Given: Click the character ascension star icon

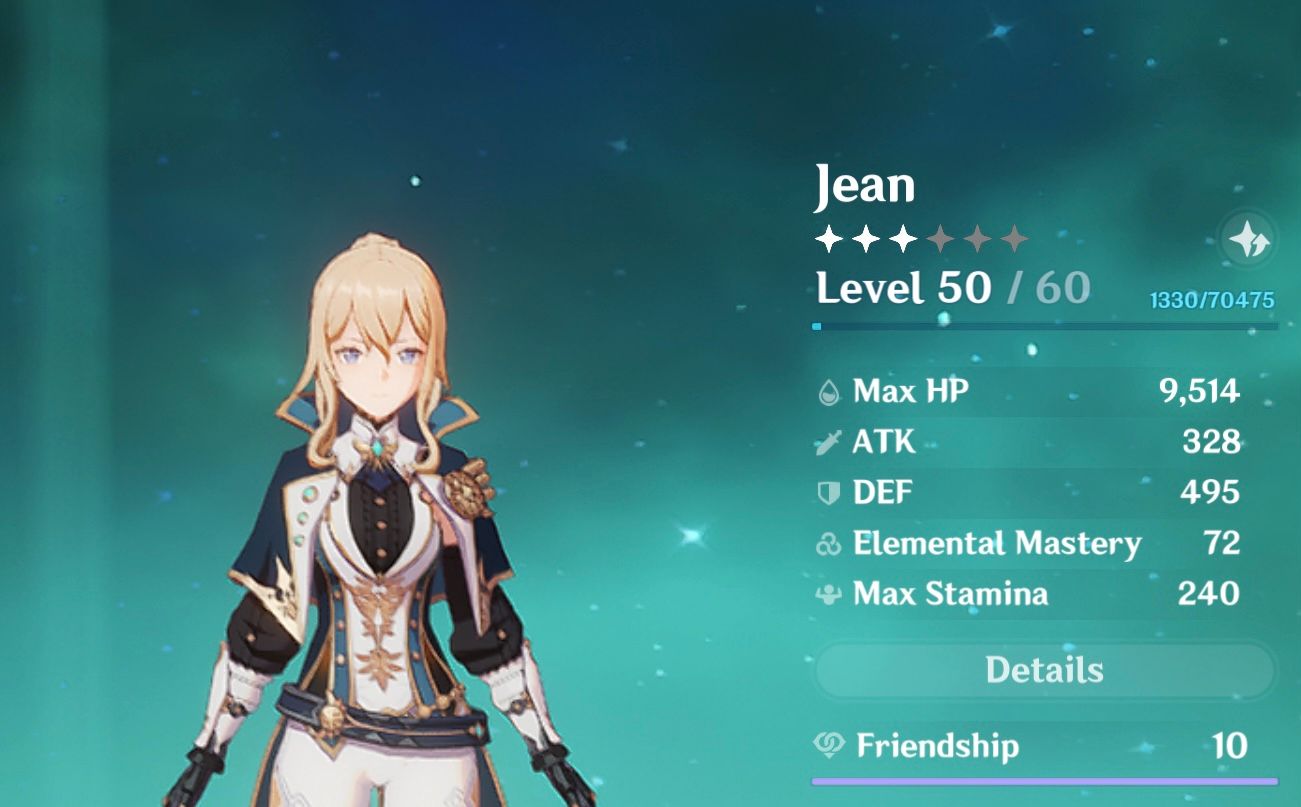Looking at the screenshot, I should pos(1251,240).
